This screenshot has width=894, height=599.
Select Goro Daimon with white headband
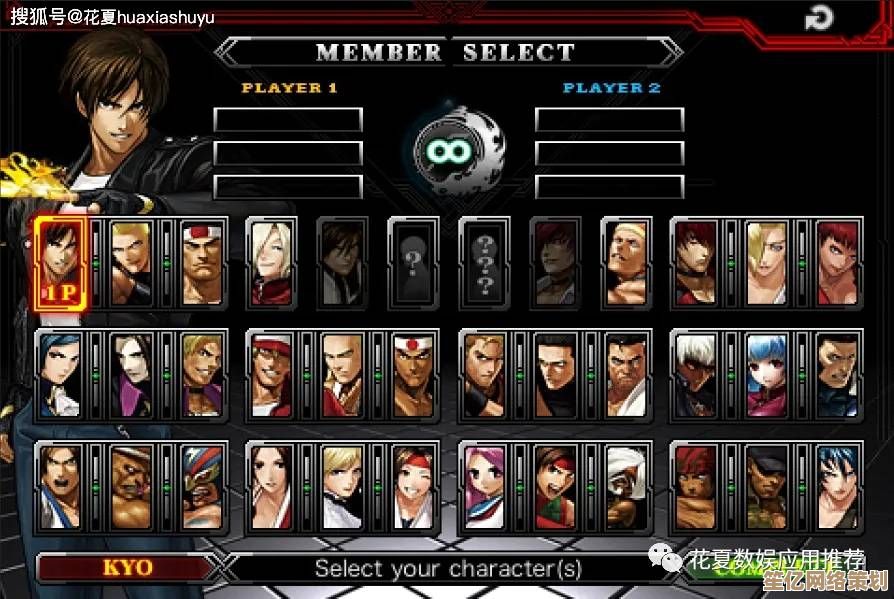pos(203,261)
